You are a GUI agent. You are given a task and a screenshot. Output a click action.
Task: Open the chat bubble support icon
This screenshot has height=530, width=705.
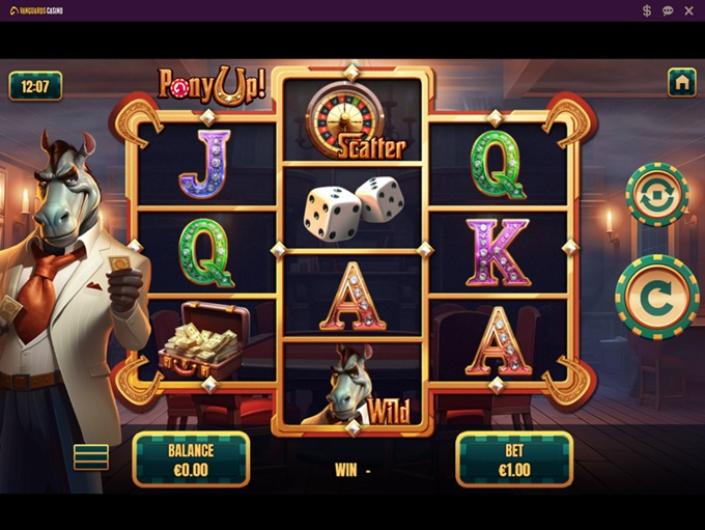(668, 11)
